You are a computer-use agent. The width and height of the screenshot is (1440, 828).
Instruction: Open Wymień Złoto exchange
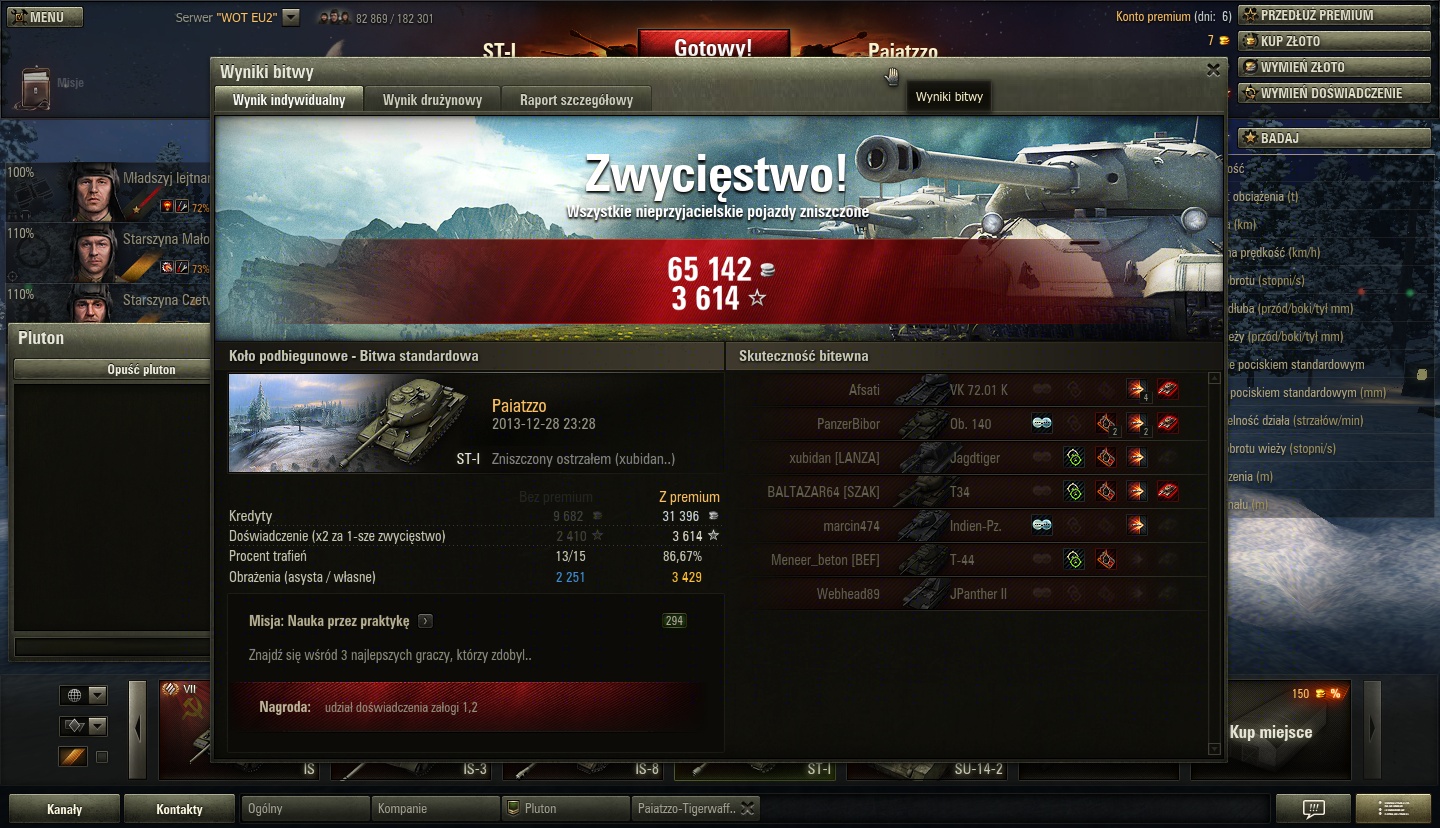[x=1334, y=67]
